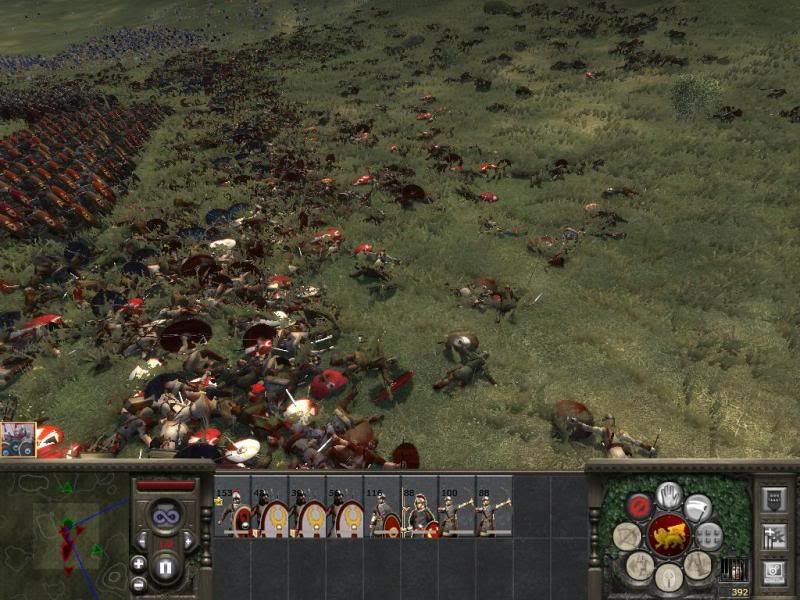Zoom in the minimap with plus button
Viewport: 800px width, 600px height.
coord(138,563)
